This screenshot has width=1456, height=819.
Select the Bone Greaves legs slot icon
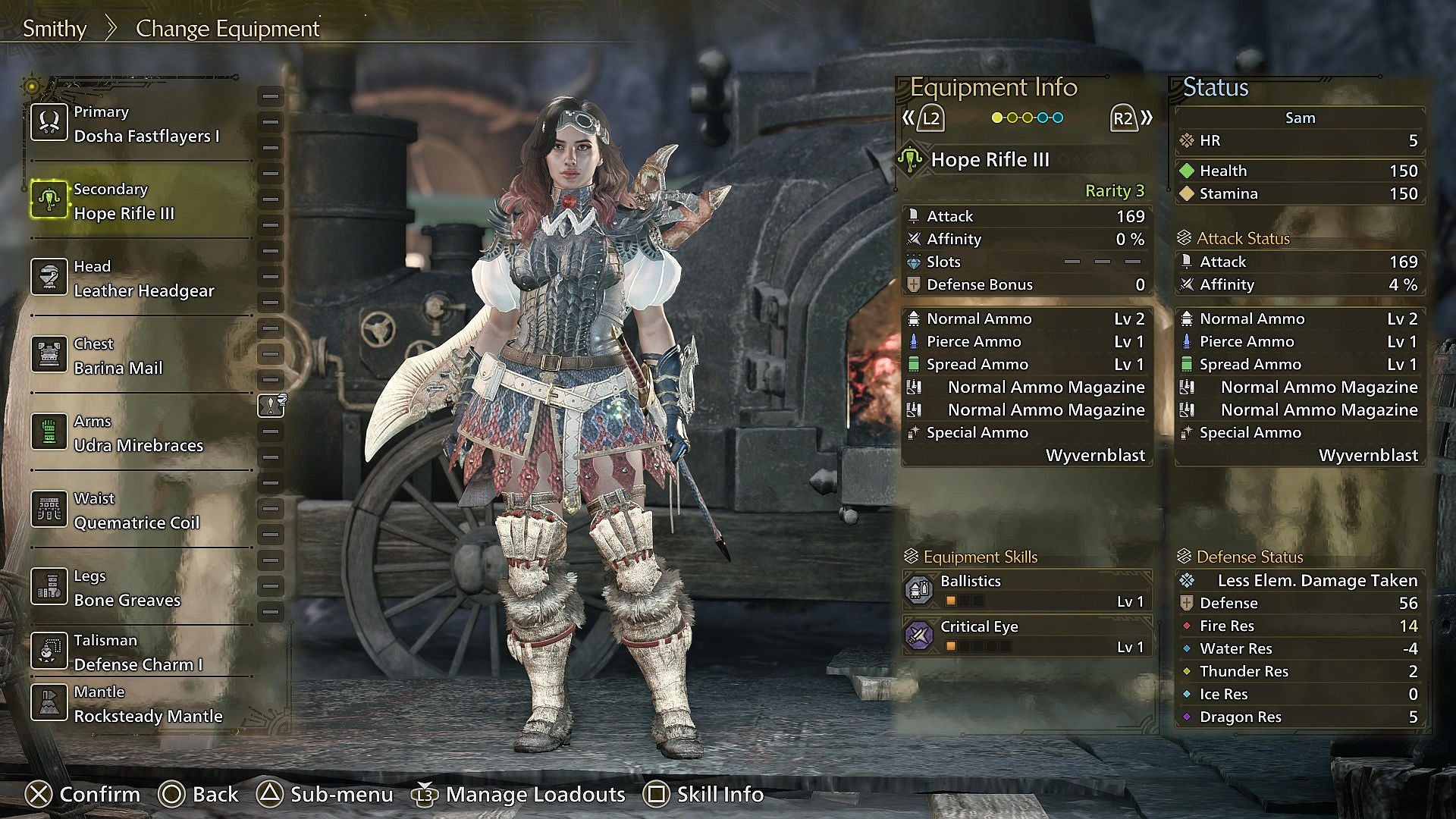click(x=49, y=586)
